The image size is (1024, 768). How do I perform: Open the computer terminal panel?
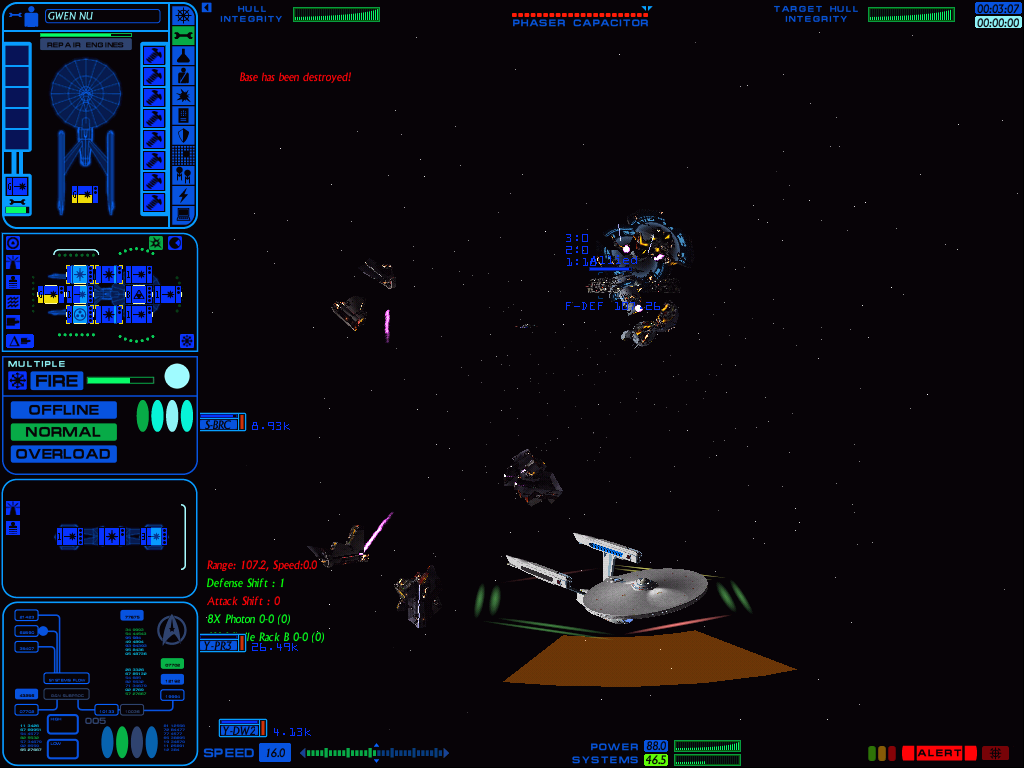click(183, 214)
